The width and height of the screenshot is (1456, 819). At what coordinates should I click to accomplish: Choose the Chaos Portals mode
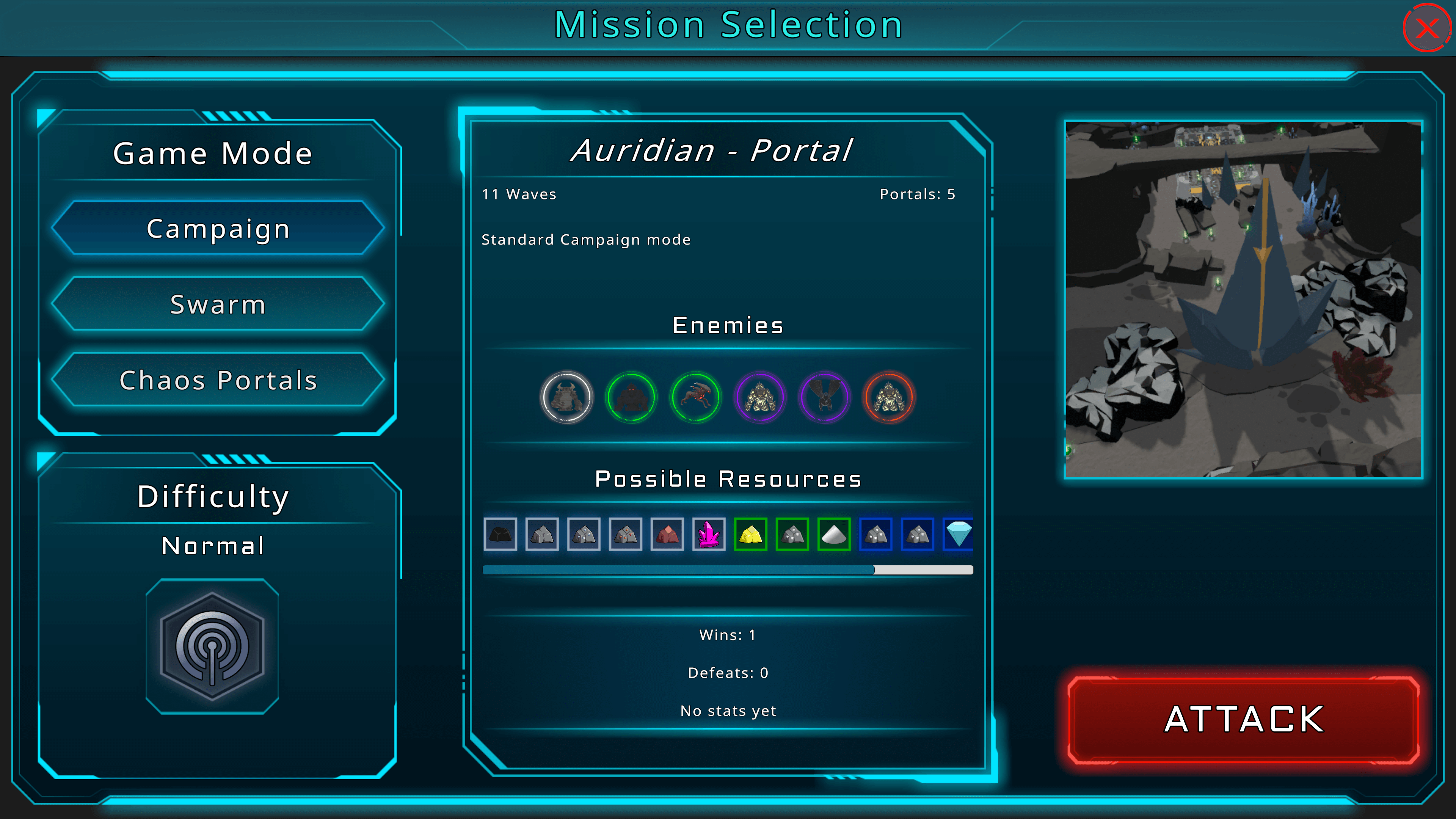tap(218, 380)
